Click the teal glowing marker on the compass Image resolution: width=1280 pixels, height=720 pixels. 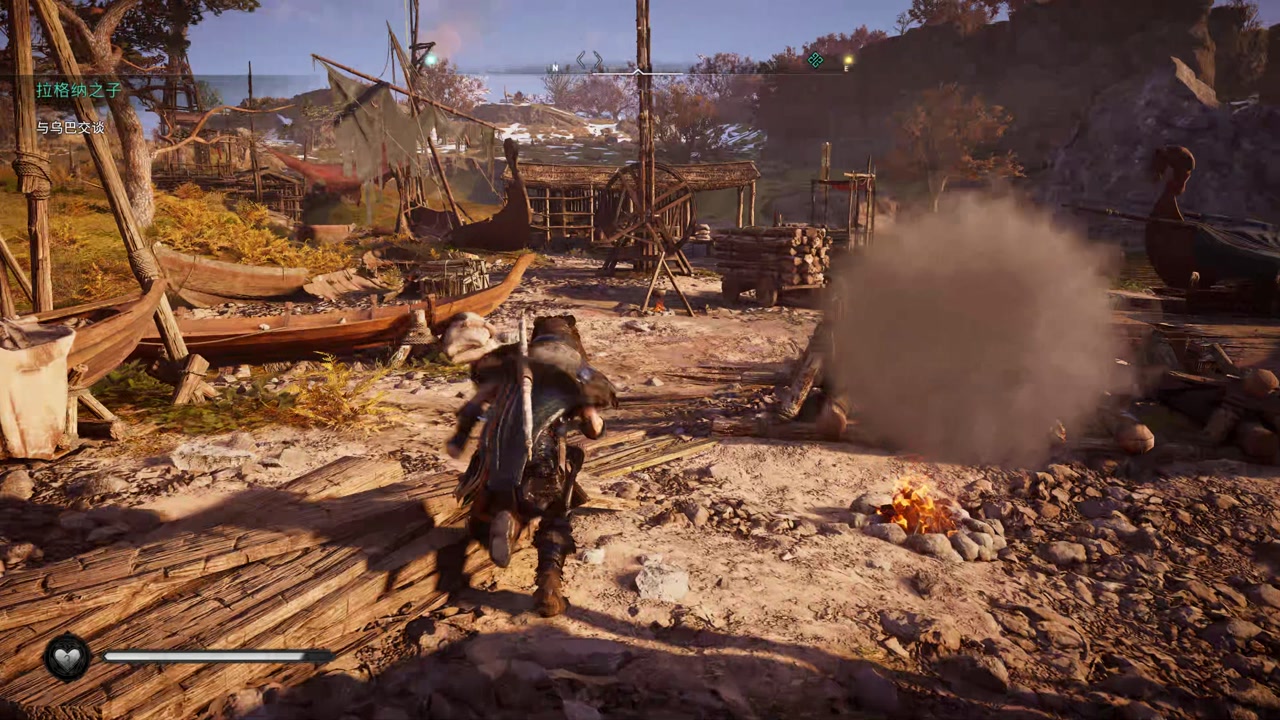pyautogui.click(x=431, y=60)
